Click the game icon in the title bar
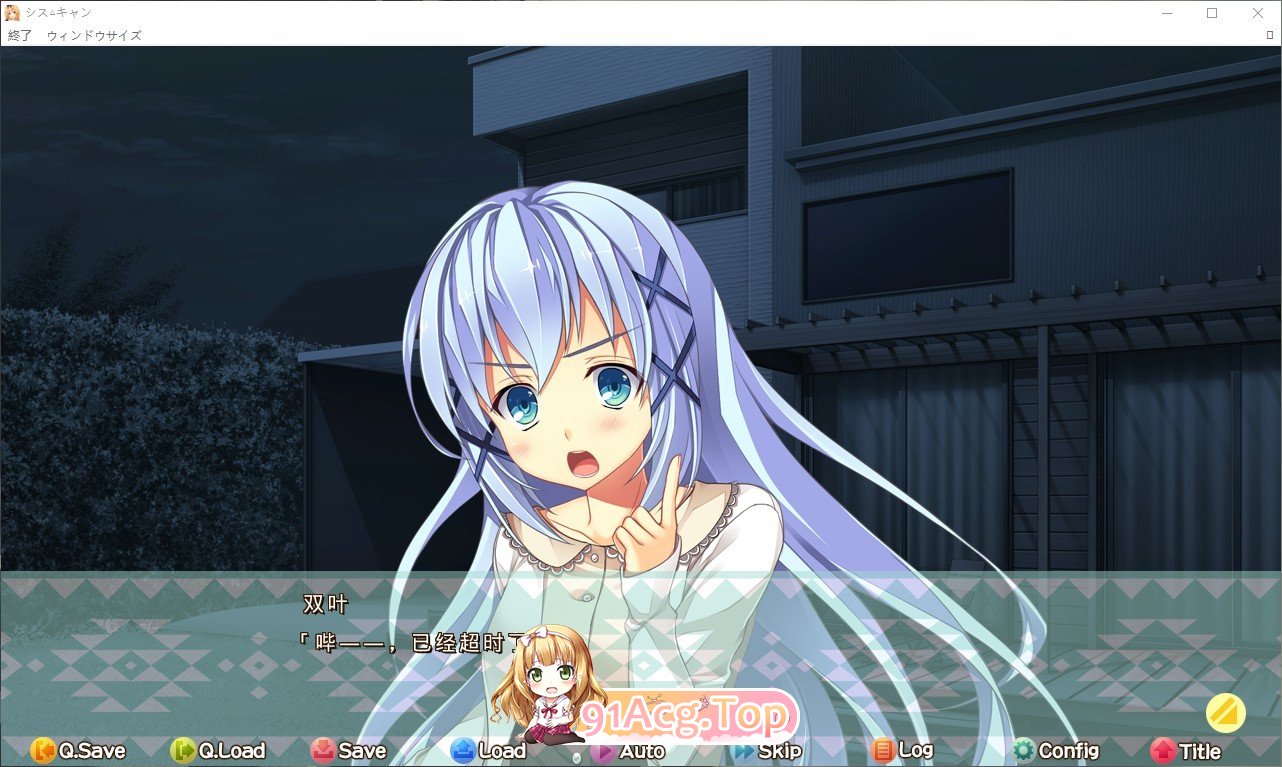Viewport: 1282px width, 767px height. (x=12, y=13)
